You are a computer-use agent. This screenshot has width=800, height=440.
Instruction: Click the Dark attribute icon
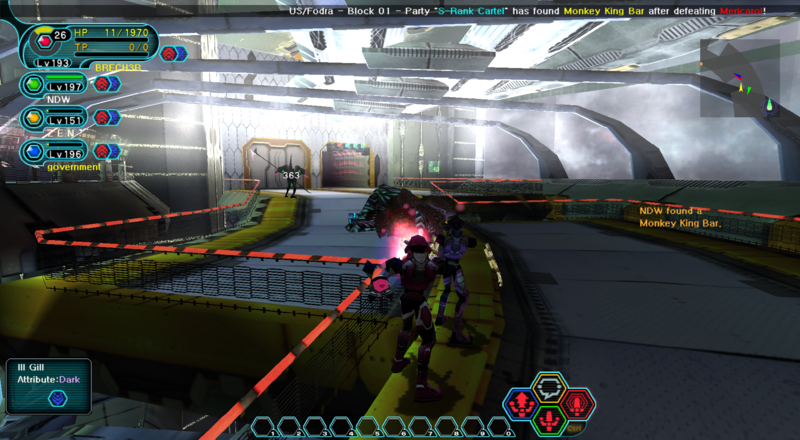click(x=57, y=398)
